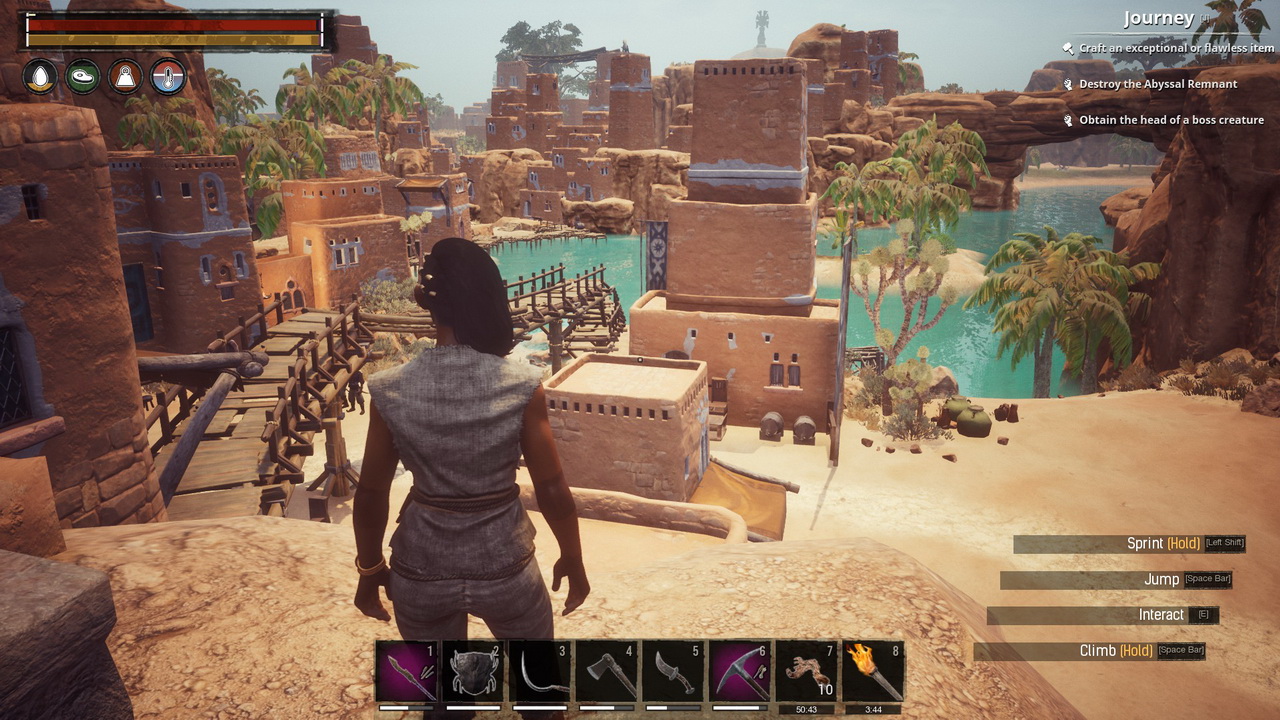Screen dimensions: 1280x720
Task: Select the "Obtain the head of a boss creature" objective
Action: point(1171,120)
